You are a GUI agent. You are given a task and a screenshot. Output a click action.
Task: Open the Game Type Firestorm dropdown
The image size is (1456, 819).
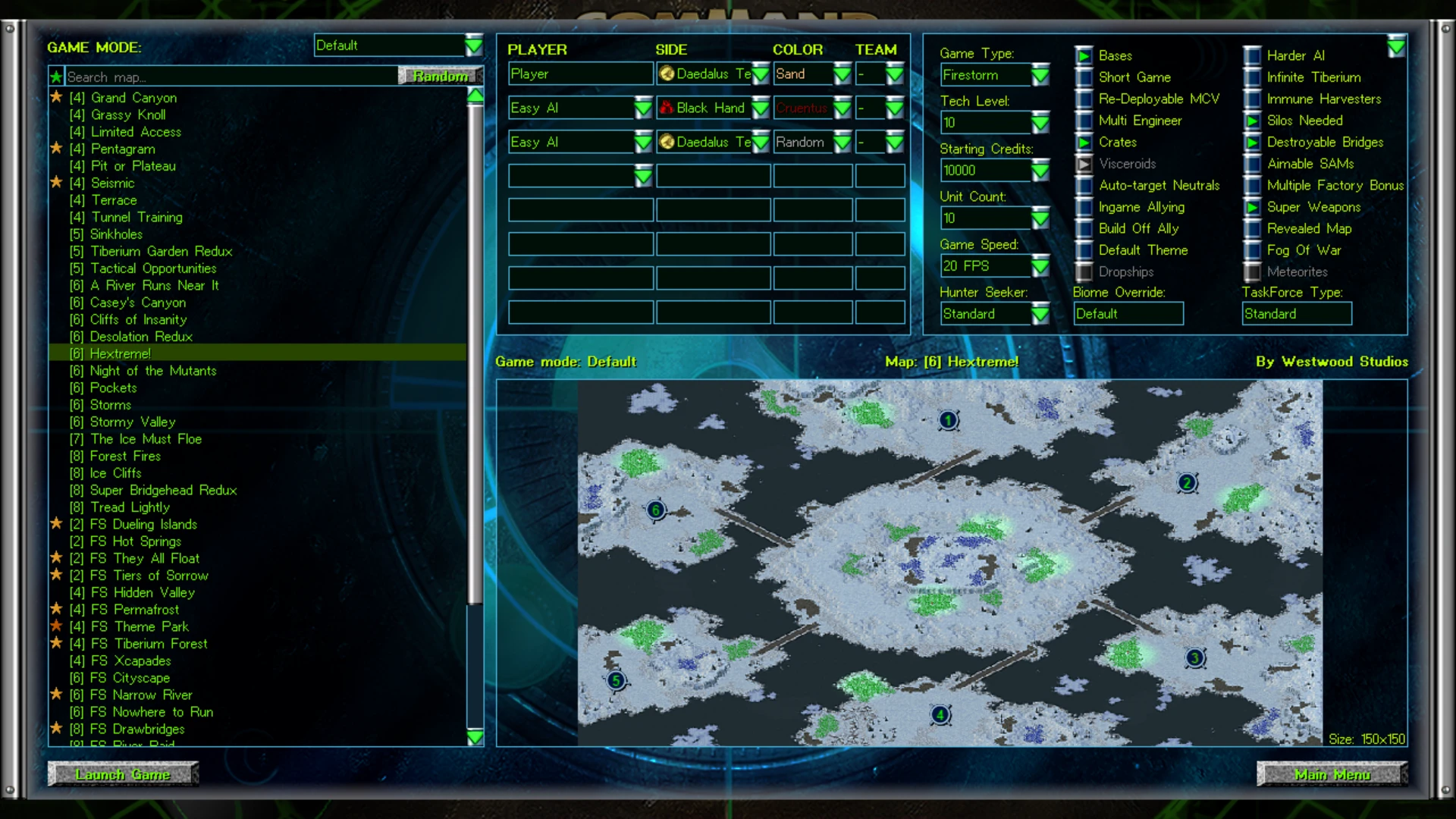[1040, 75]
